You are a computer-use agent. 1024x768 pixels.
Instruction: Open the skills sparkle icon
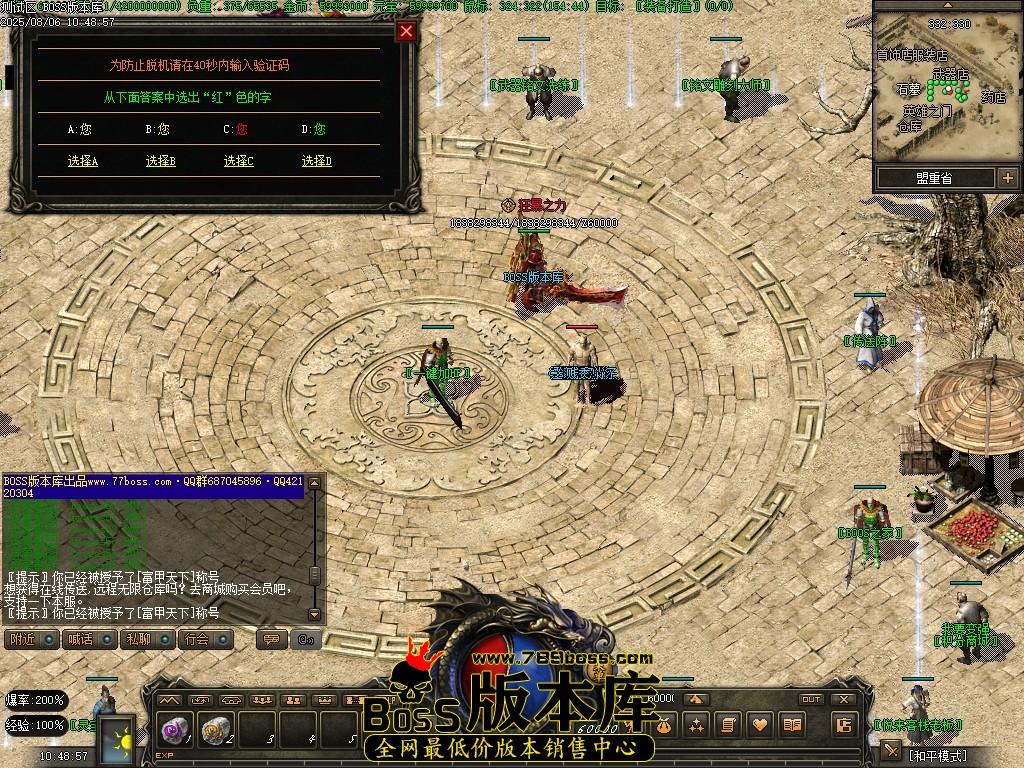coord(695,725)
